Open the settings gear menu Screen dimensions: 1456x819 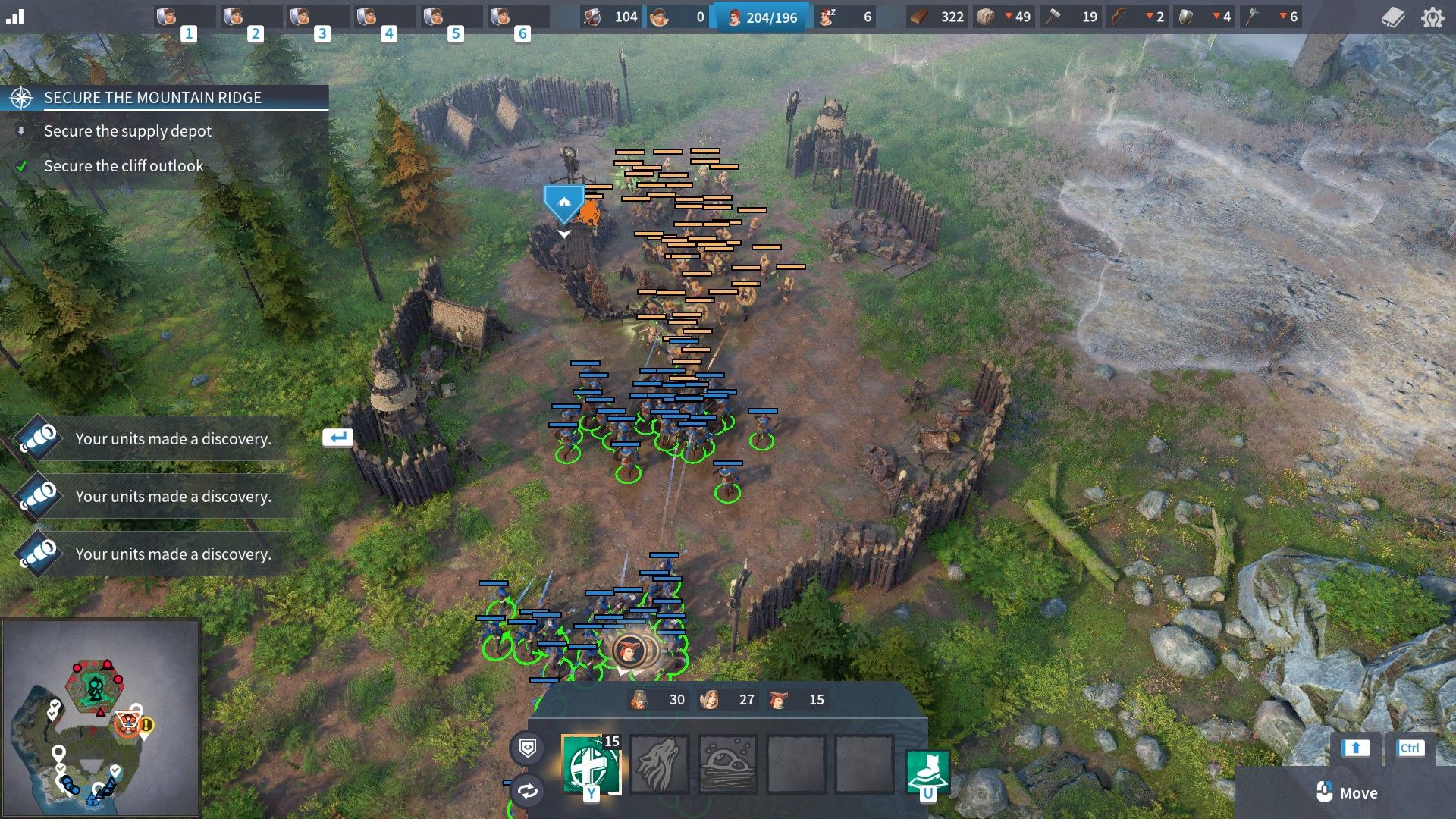pos(1432,17)
